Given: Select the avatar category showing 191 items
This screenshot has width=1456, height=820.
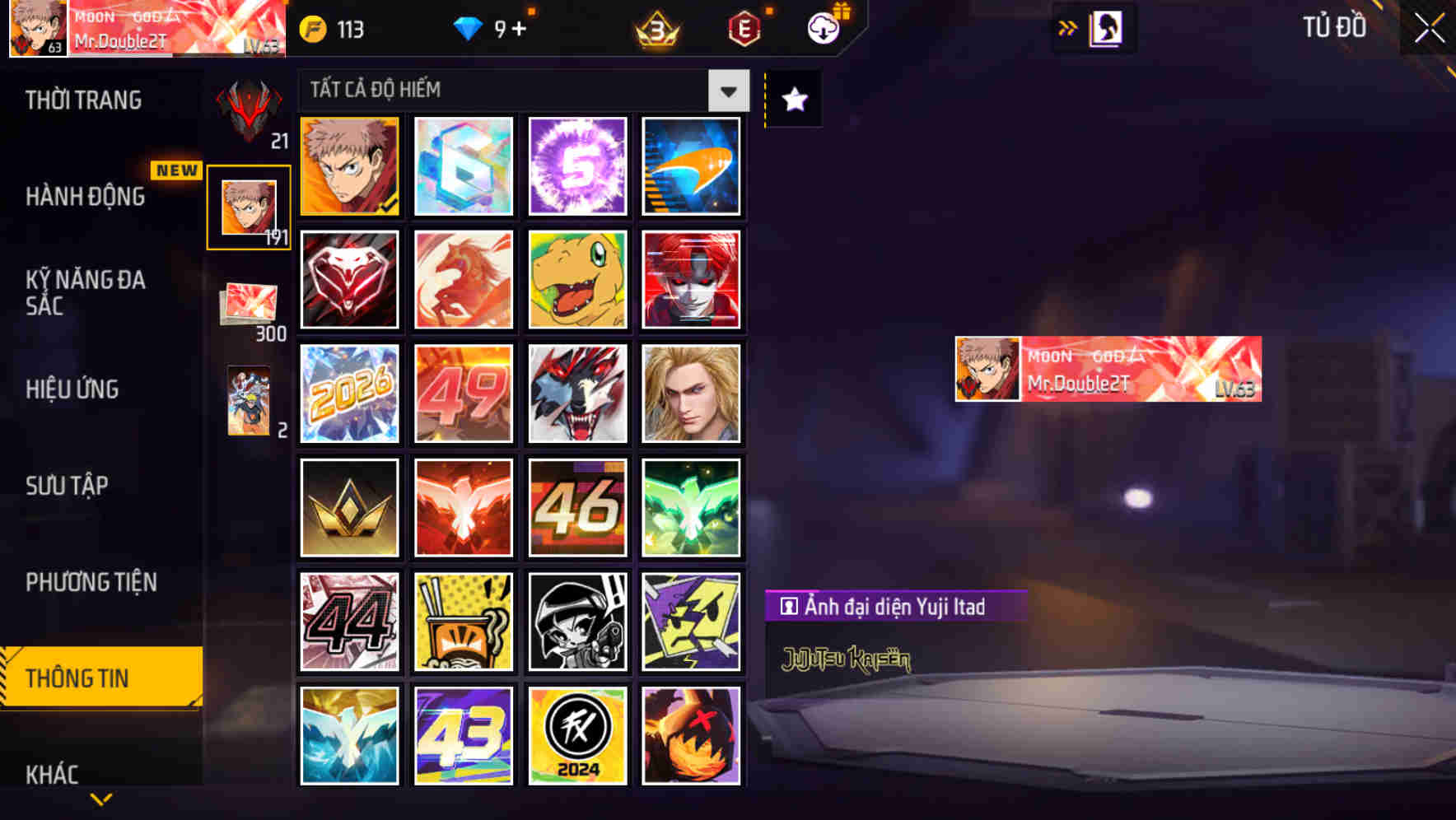Looking at the screenshot, I should (x=247, y=205).
